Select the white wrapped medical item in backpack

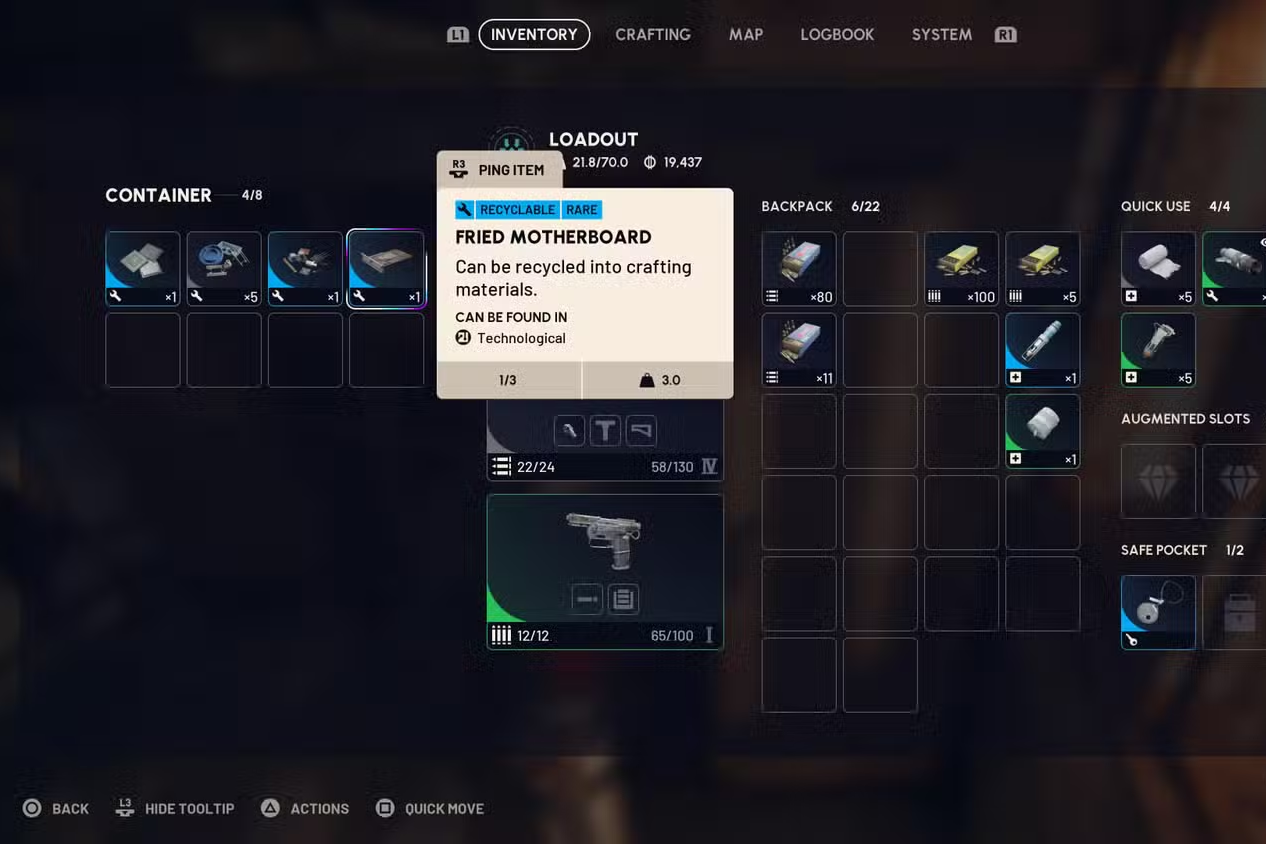point(1042,431)
